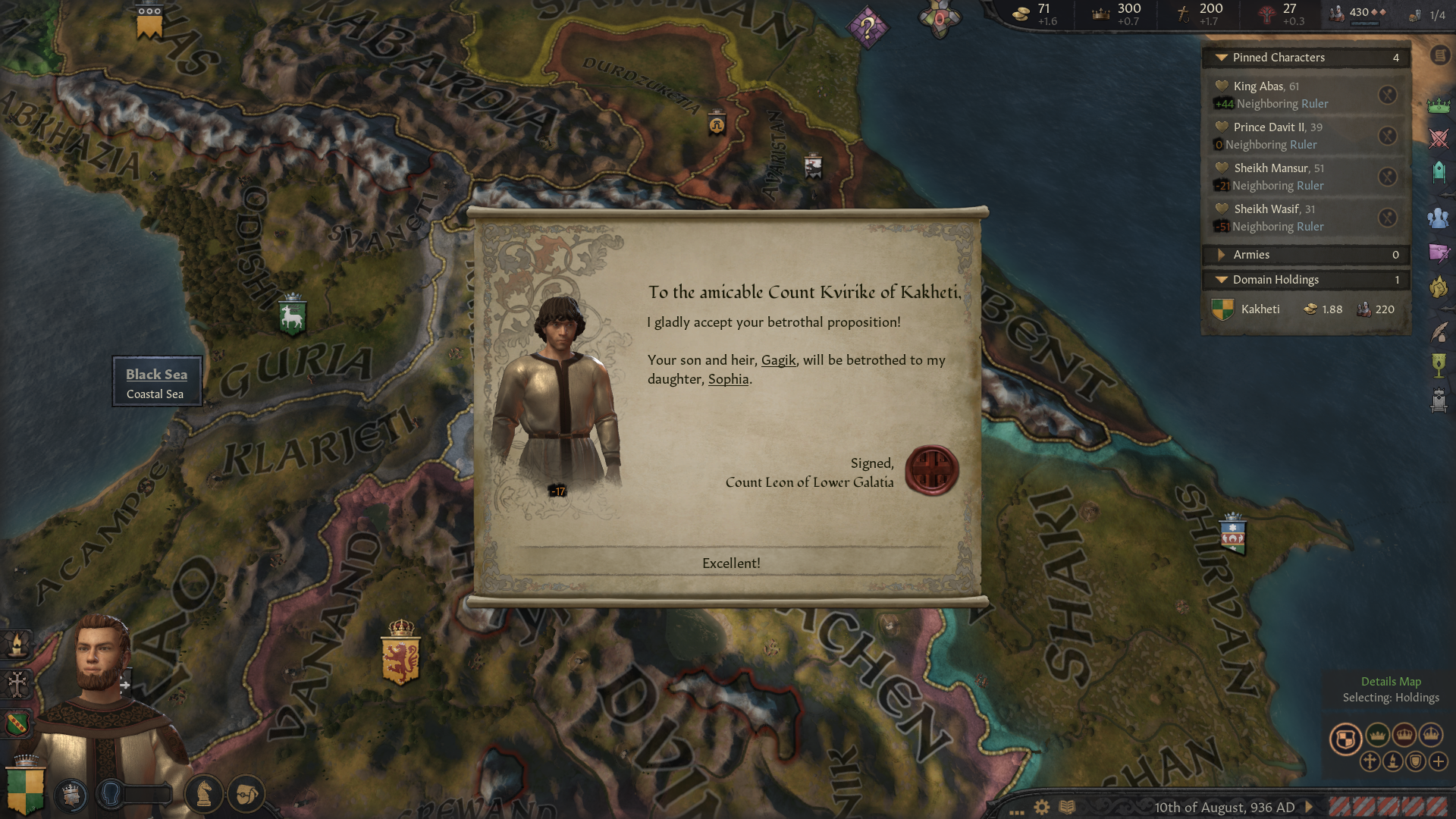The width and height of the screenshot is (1456, 819).
Task: Open the realm panel via green crown icon
Action: (x=1438, y=107)
